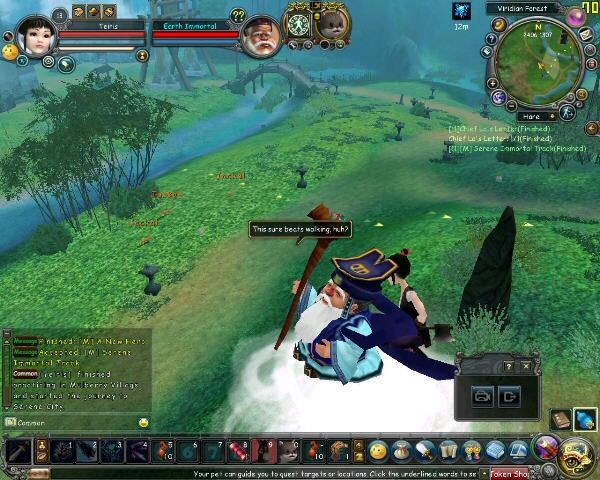Toggle the walk/run figure button
The width and height of the screenshot is (600, 480).
(567, 113)
